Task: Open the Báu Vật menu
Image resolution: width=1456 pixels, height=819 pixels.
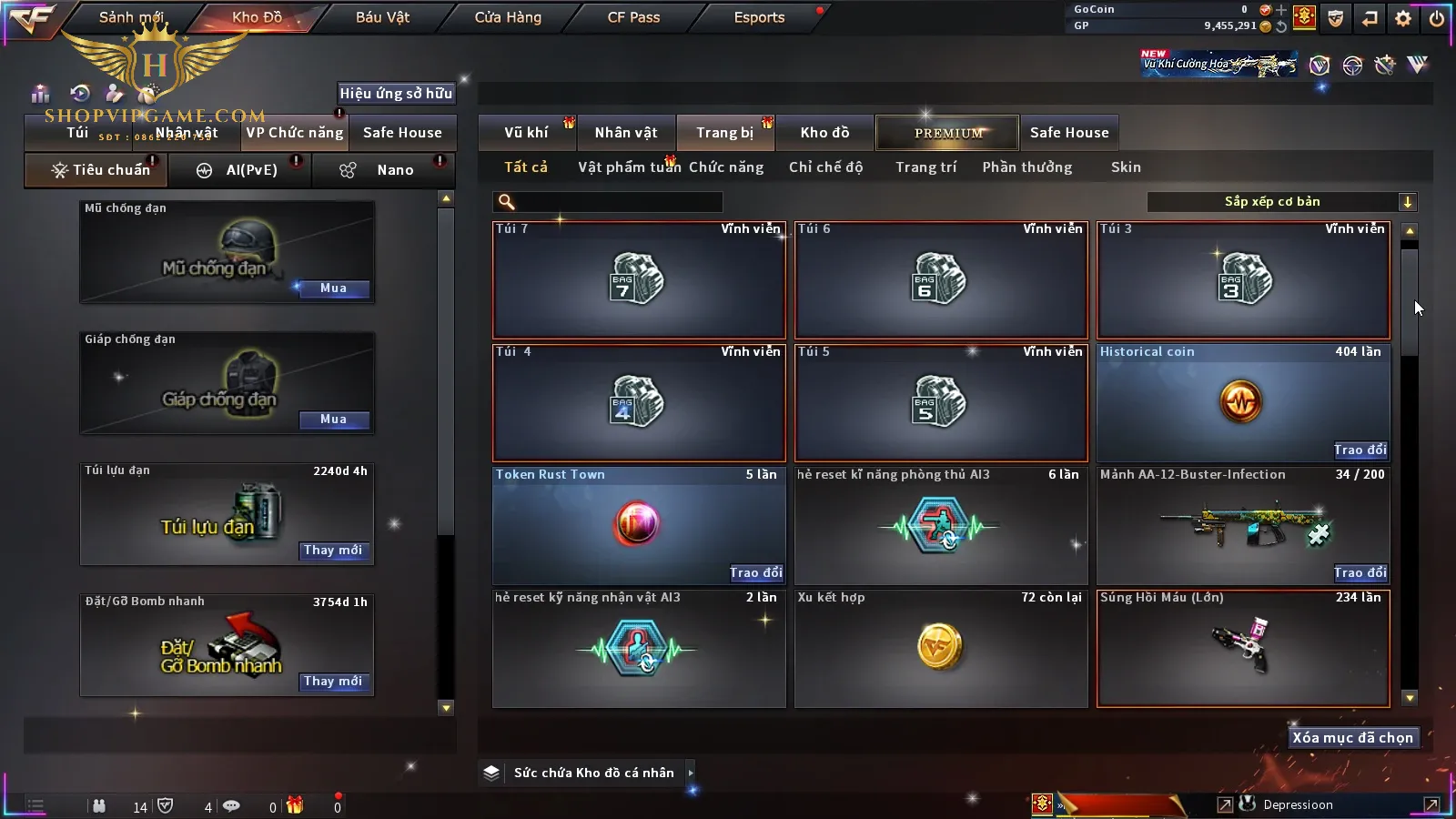Action: point(382,17)
